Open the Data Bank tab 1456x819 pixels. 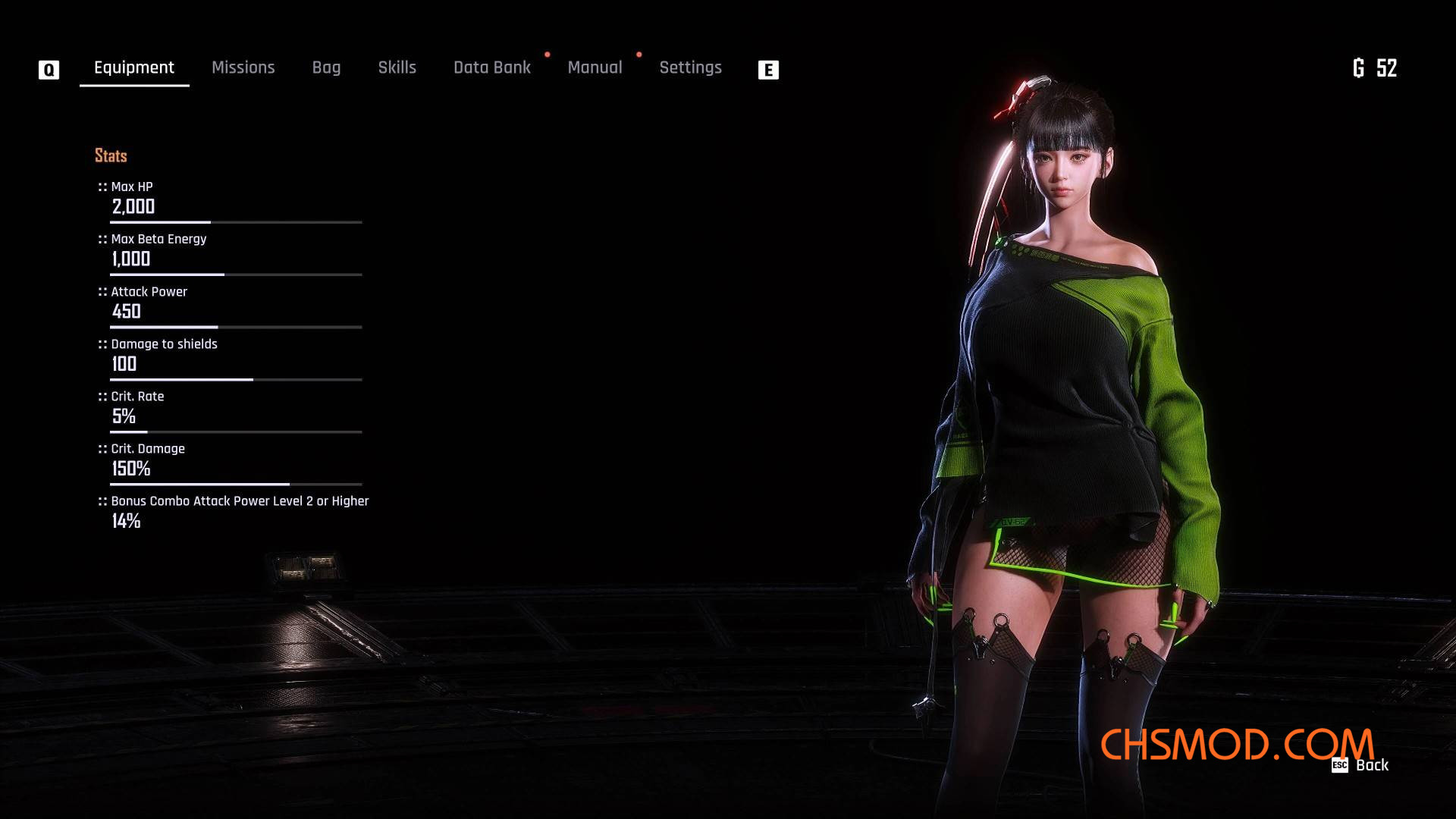491,67
